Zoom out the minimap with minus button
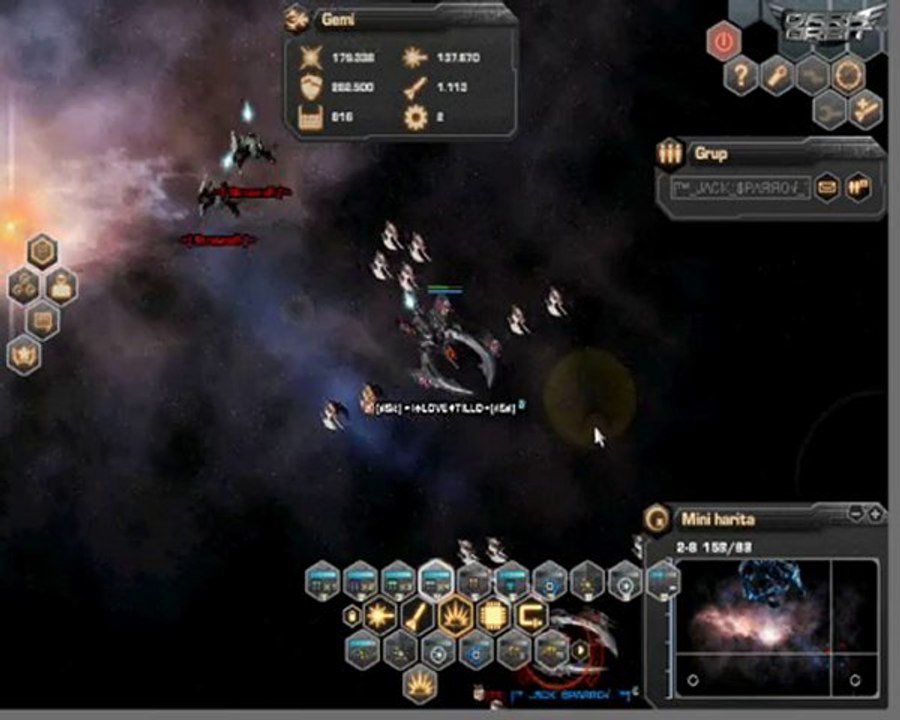This screenshot has height=720, width=900. [x=856, y=514]
